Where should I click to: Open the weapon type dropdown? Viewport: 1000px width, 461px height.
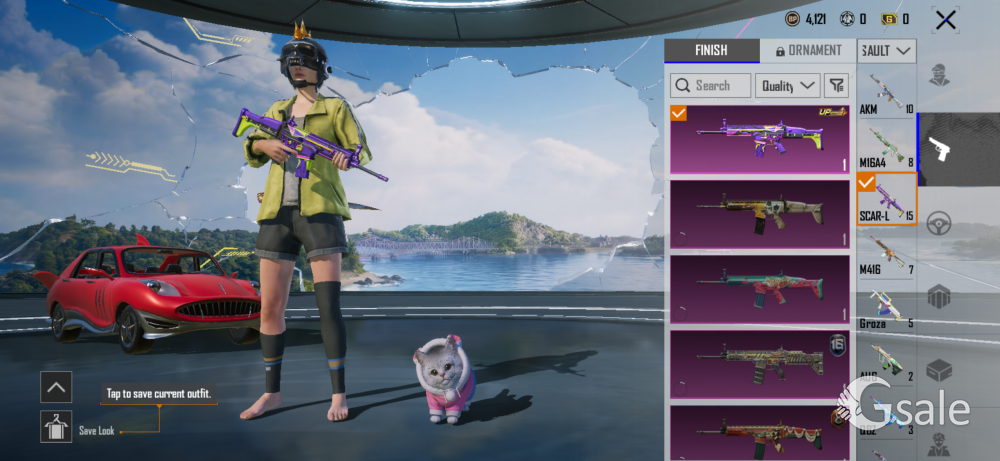pos(887,51)
